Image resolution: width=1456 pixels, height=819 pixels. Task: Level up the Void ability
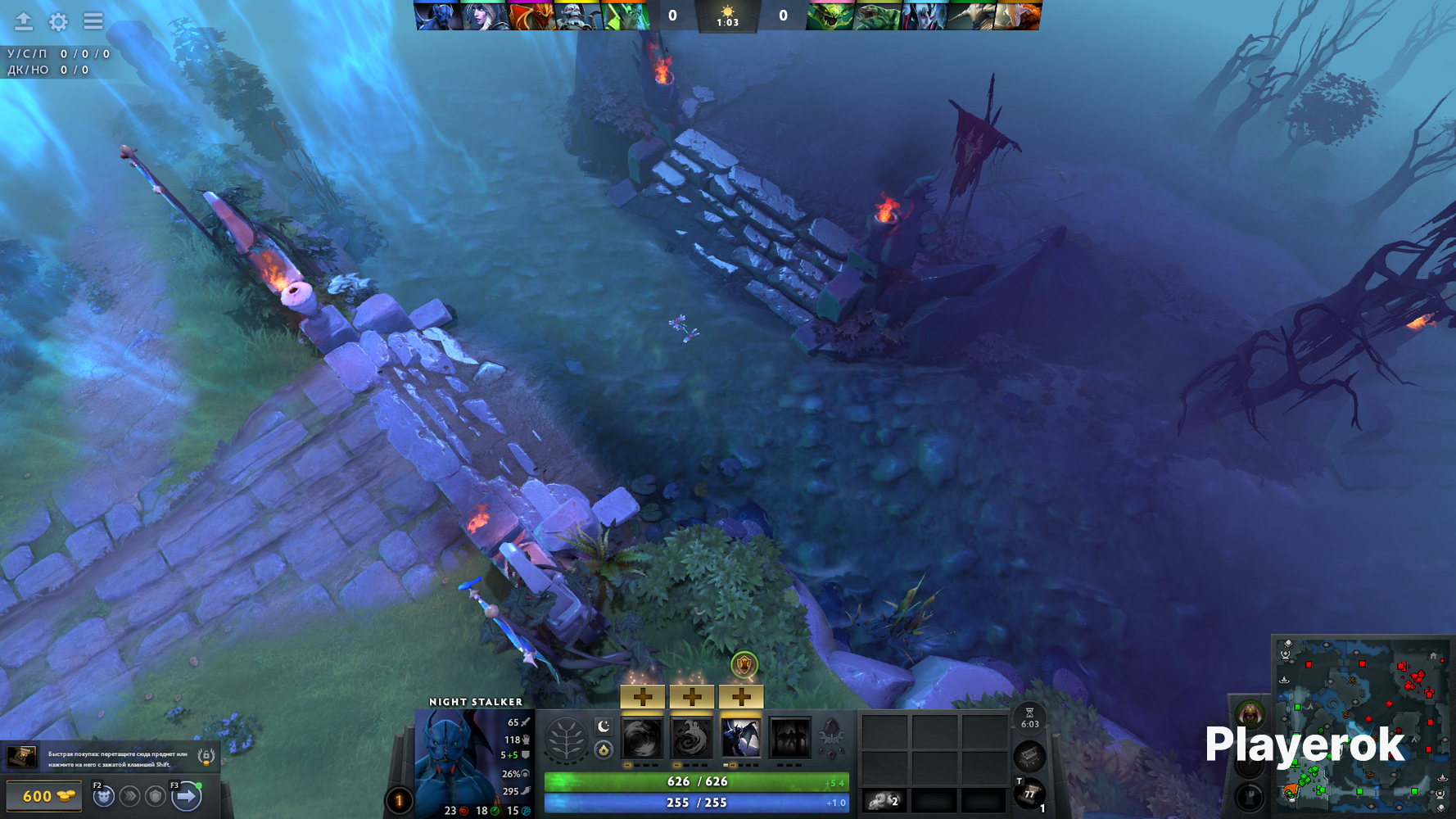(642, 697)
